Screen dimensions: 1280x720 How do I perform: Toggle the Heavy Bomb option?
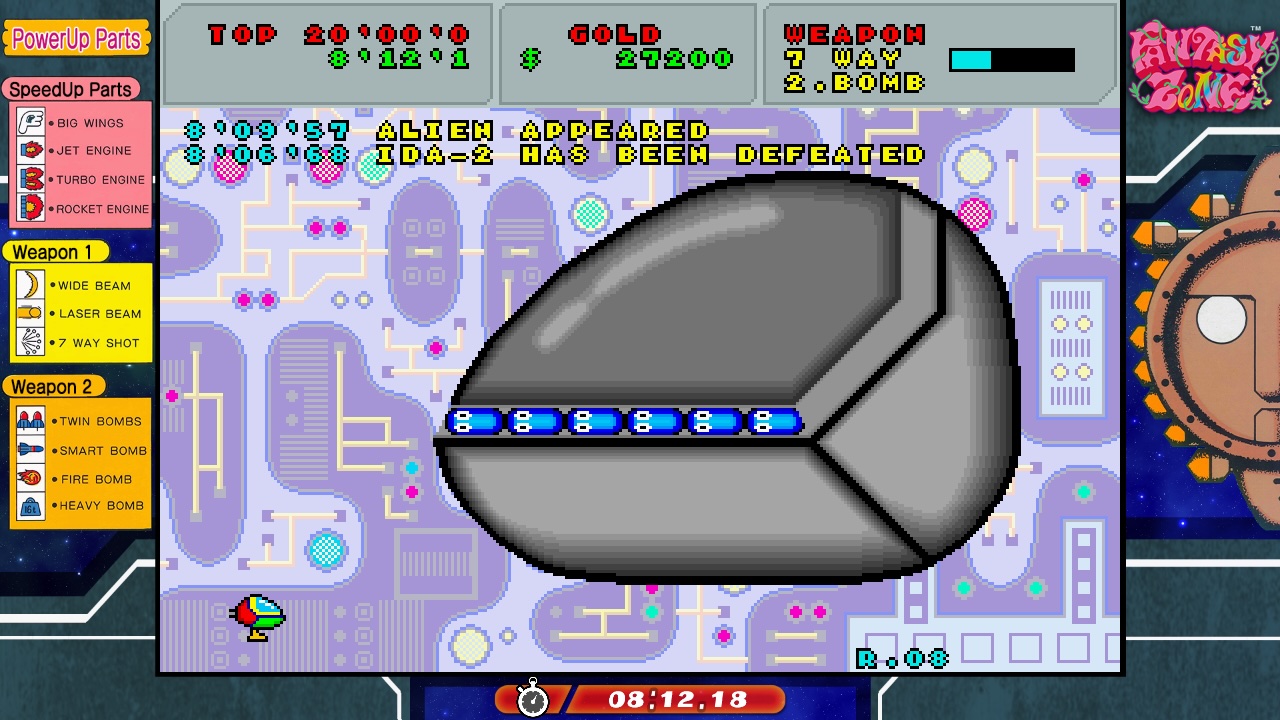pos(28,506)
